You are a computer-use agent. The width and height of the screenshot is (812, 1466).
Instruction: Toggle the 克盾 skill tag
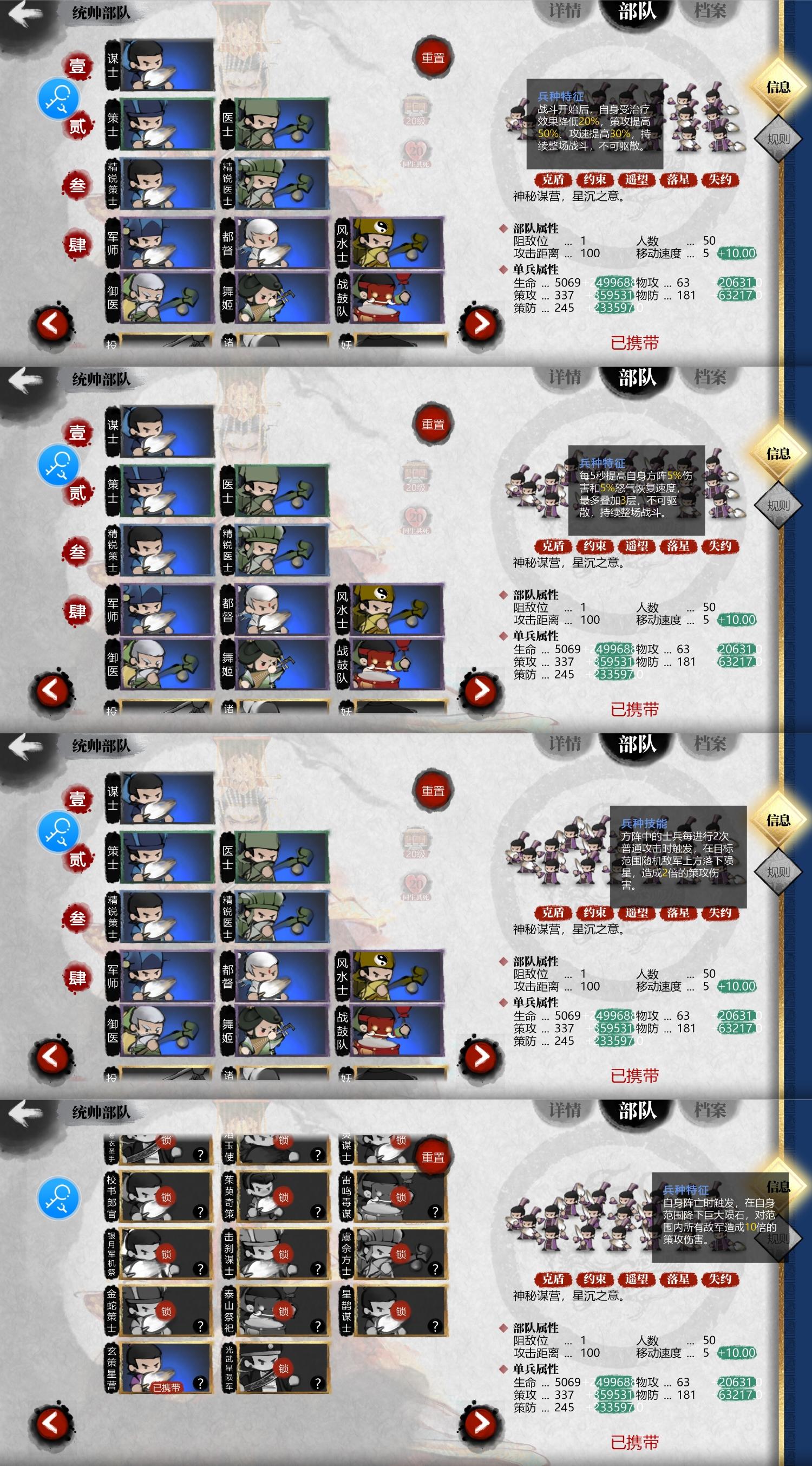[x=555, y=180]
